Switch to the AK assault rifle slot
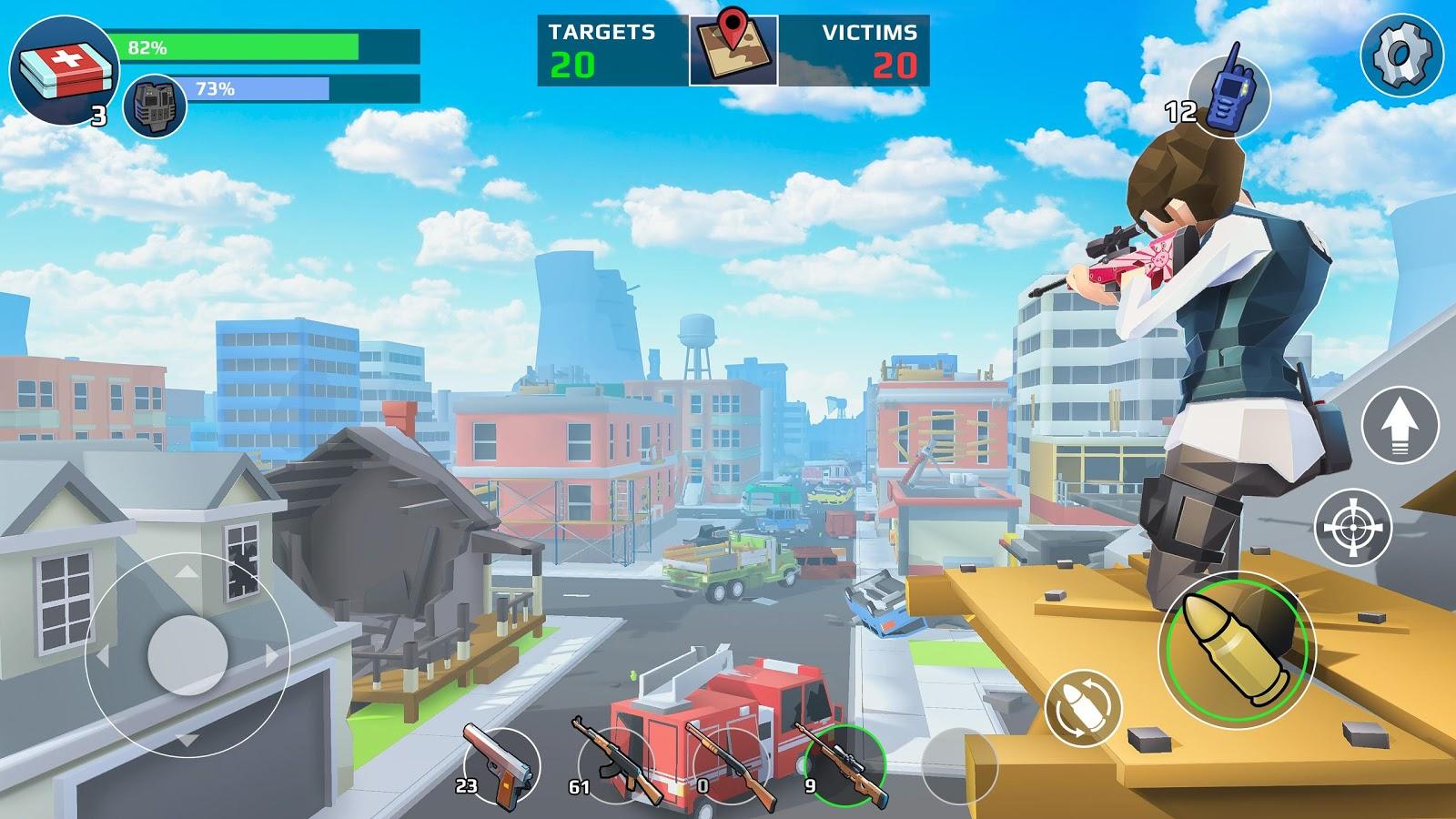The width and height of the screenshot is (1456, 819). pyautogui.click(x=617, y=764)
